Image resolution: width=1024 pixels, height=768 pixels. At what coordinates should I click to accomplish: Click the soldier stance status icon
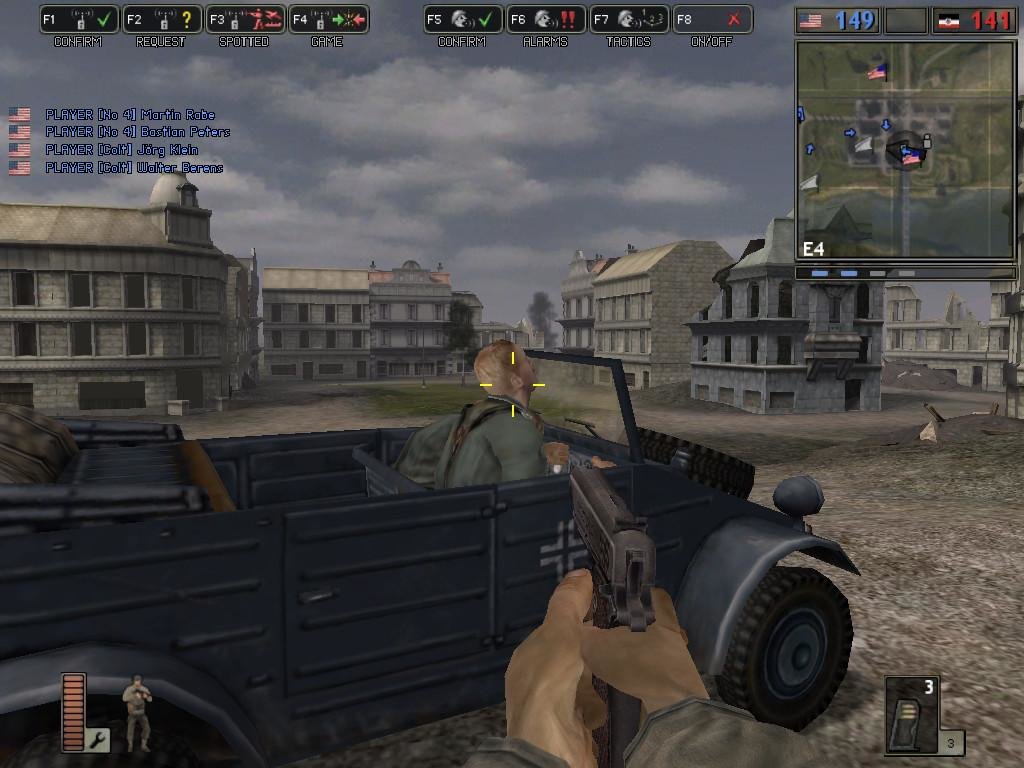click(136, 712)
